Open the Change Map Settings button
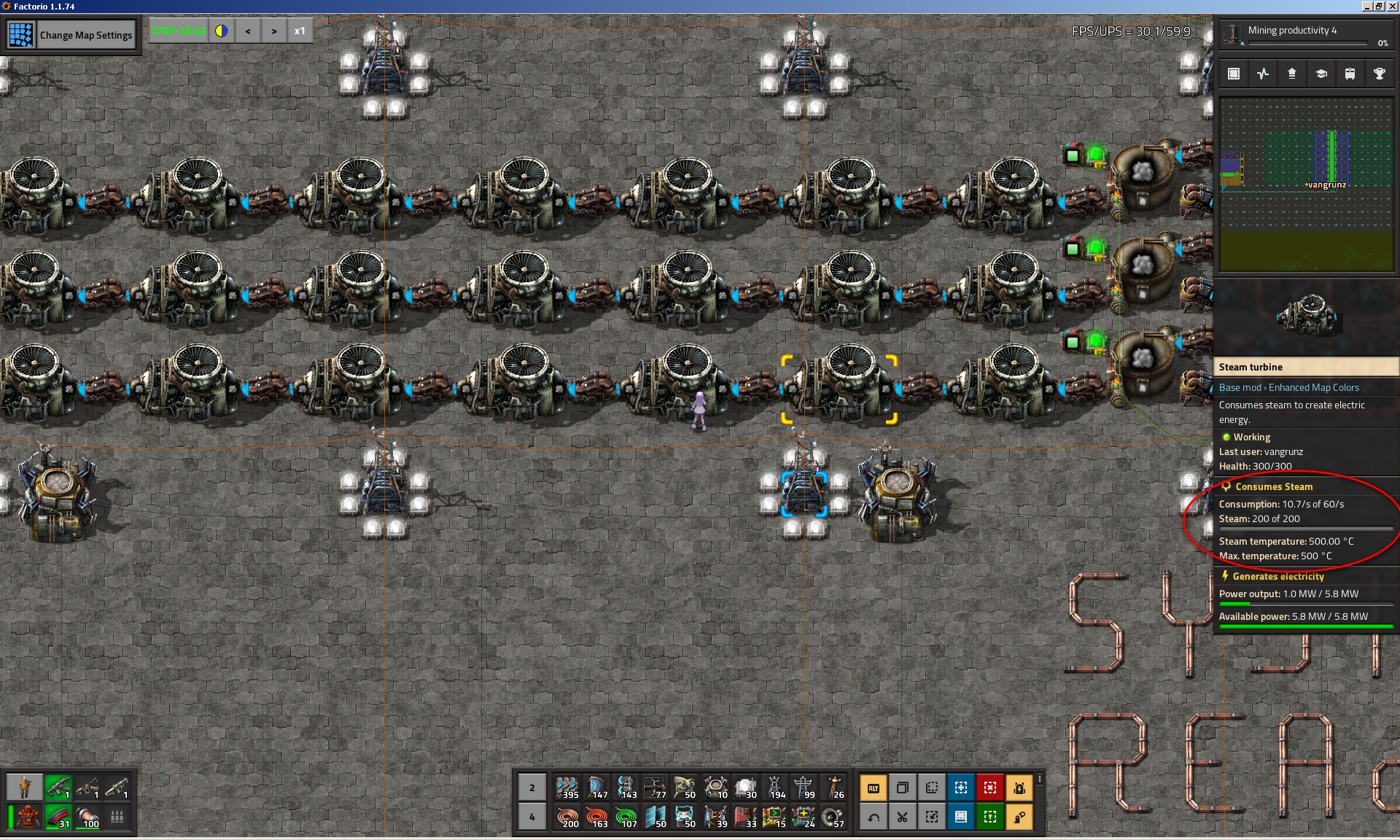 click(x=85, y=35)
